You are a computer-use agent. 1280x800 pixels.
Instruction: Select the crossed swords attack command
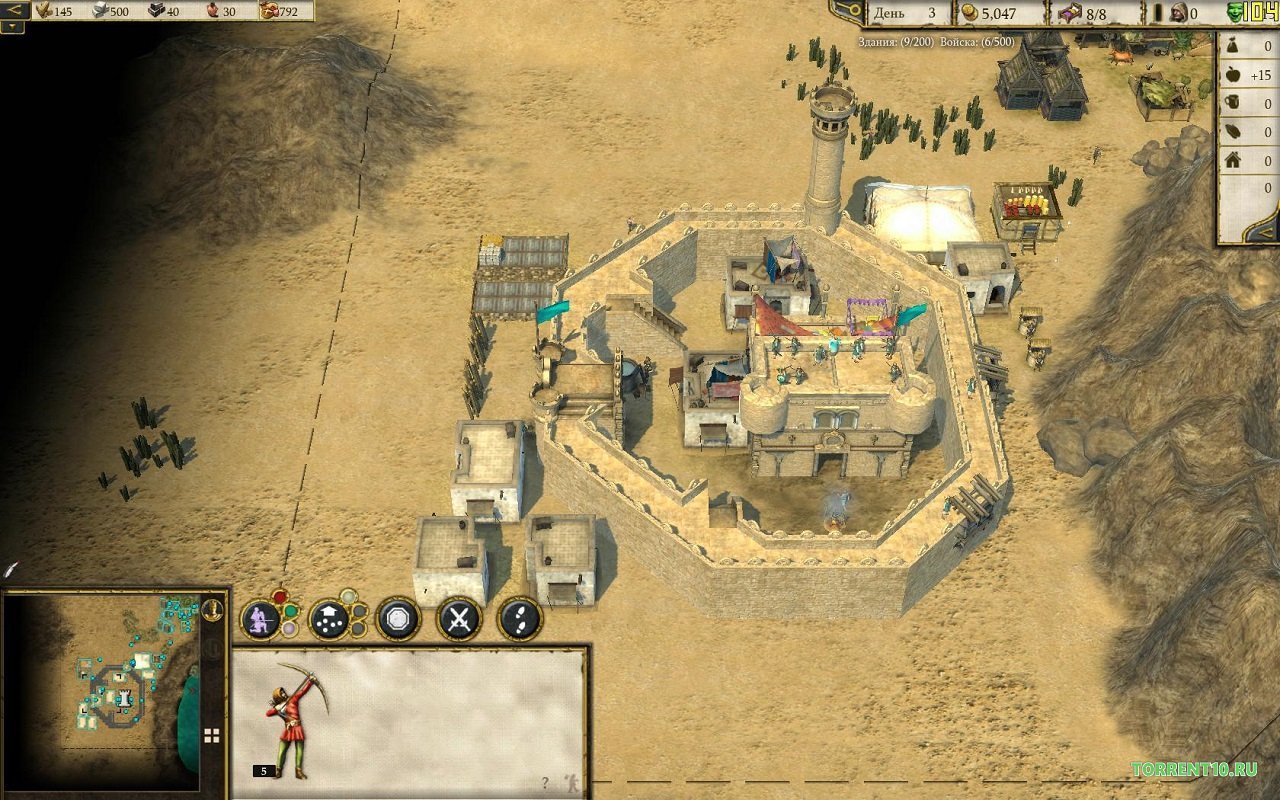coord(459,618)
